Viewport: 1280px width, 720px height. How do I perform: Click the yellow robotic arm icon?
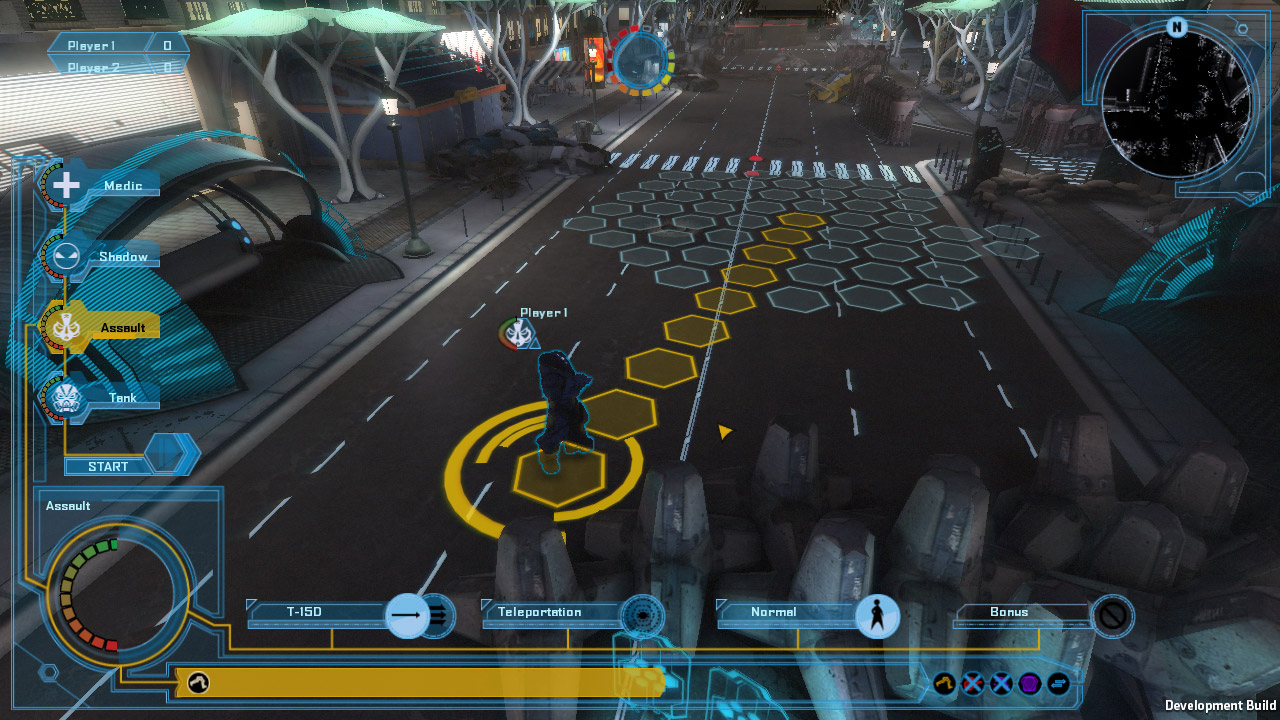click(944, 684)
